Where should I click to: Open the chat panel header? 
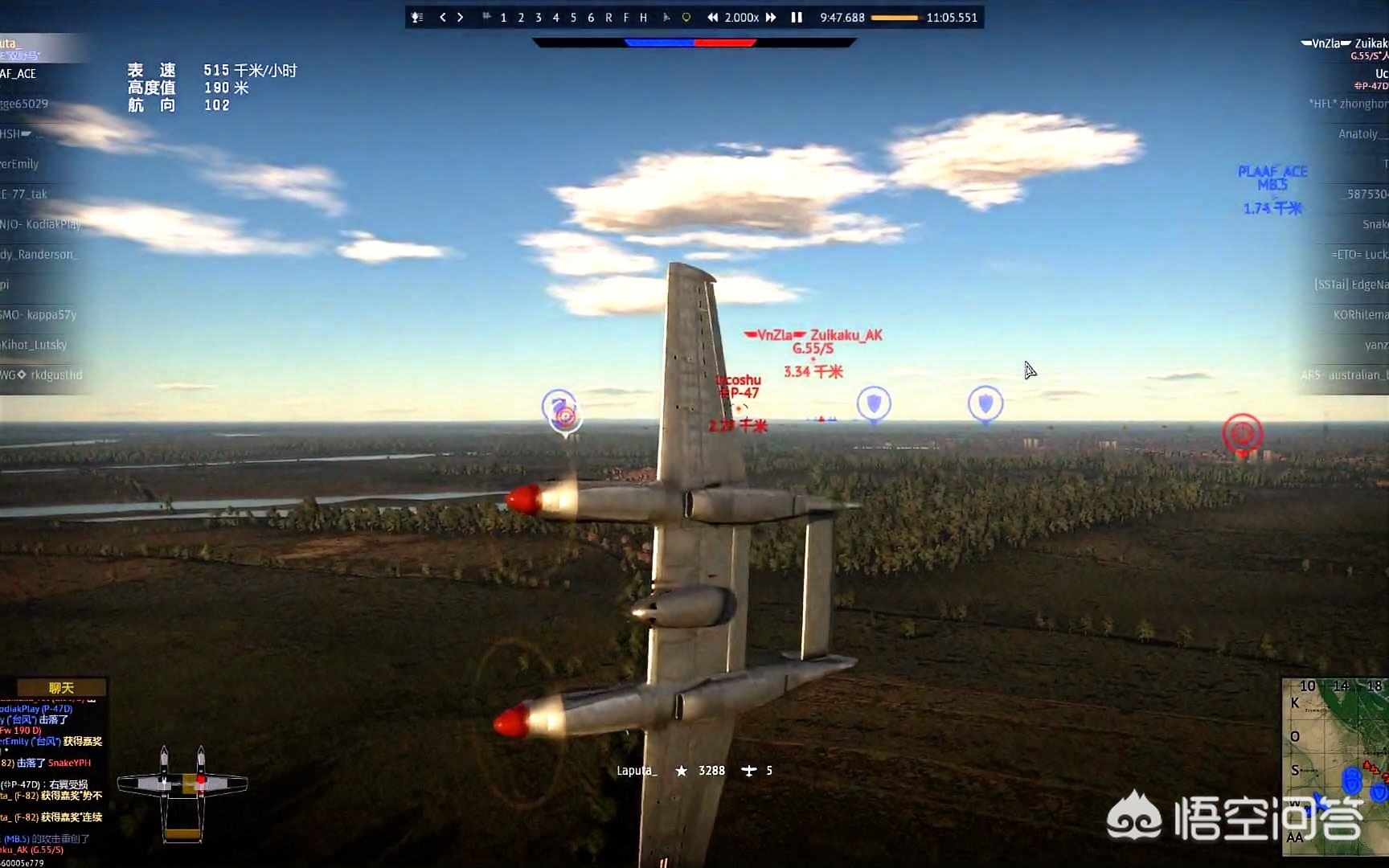point(61,687)
